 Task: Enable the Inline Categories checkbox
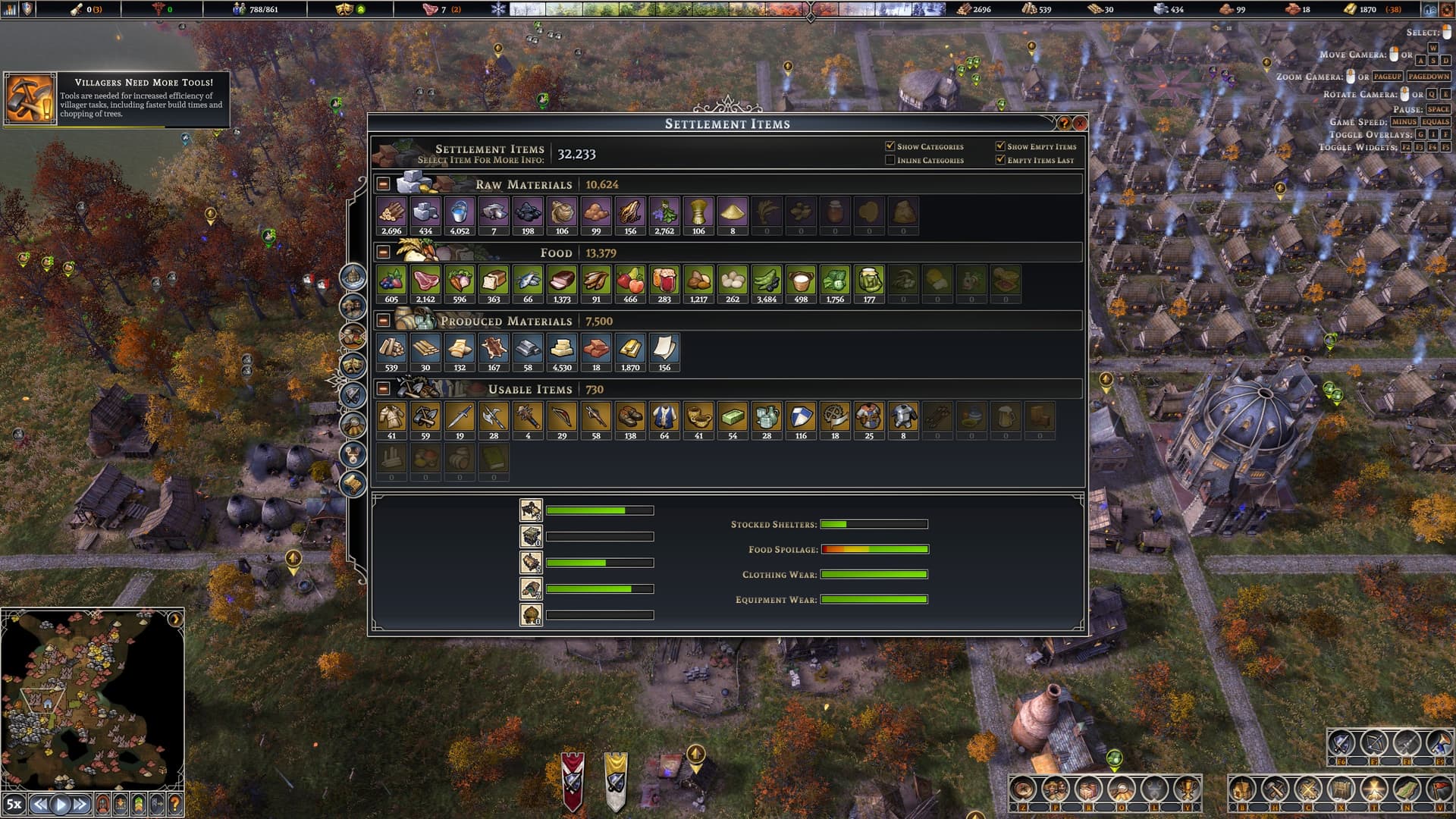[890, 160]
